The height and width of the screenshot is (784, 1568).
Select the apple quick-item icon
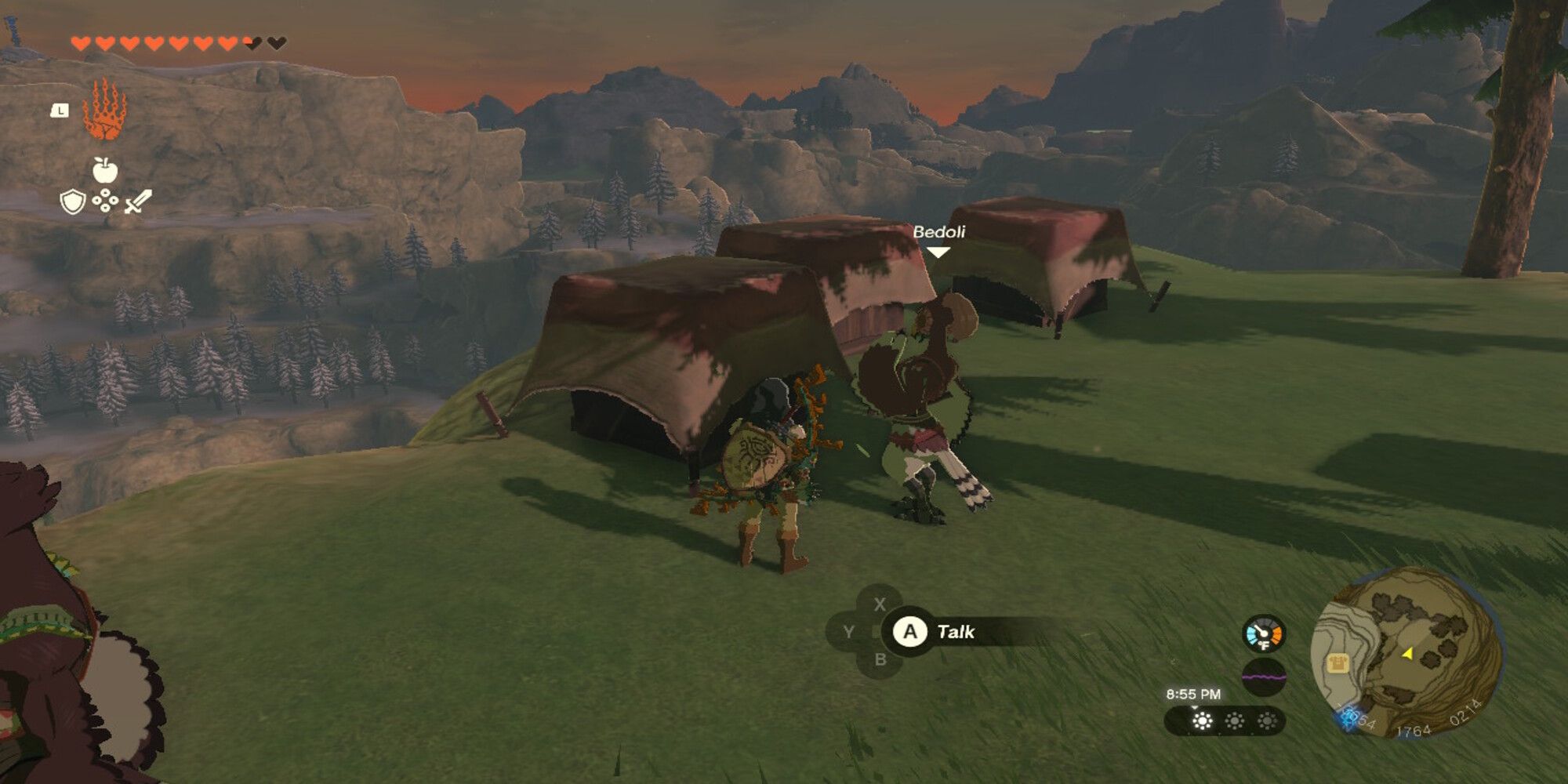104,169
